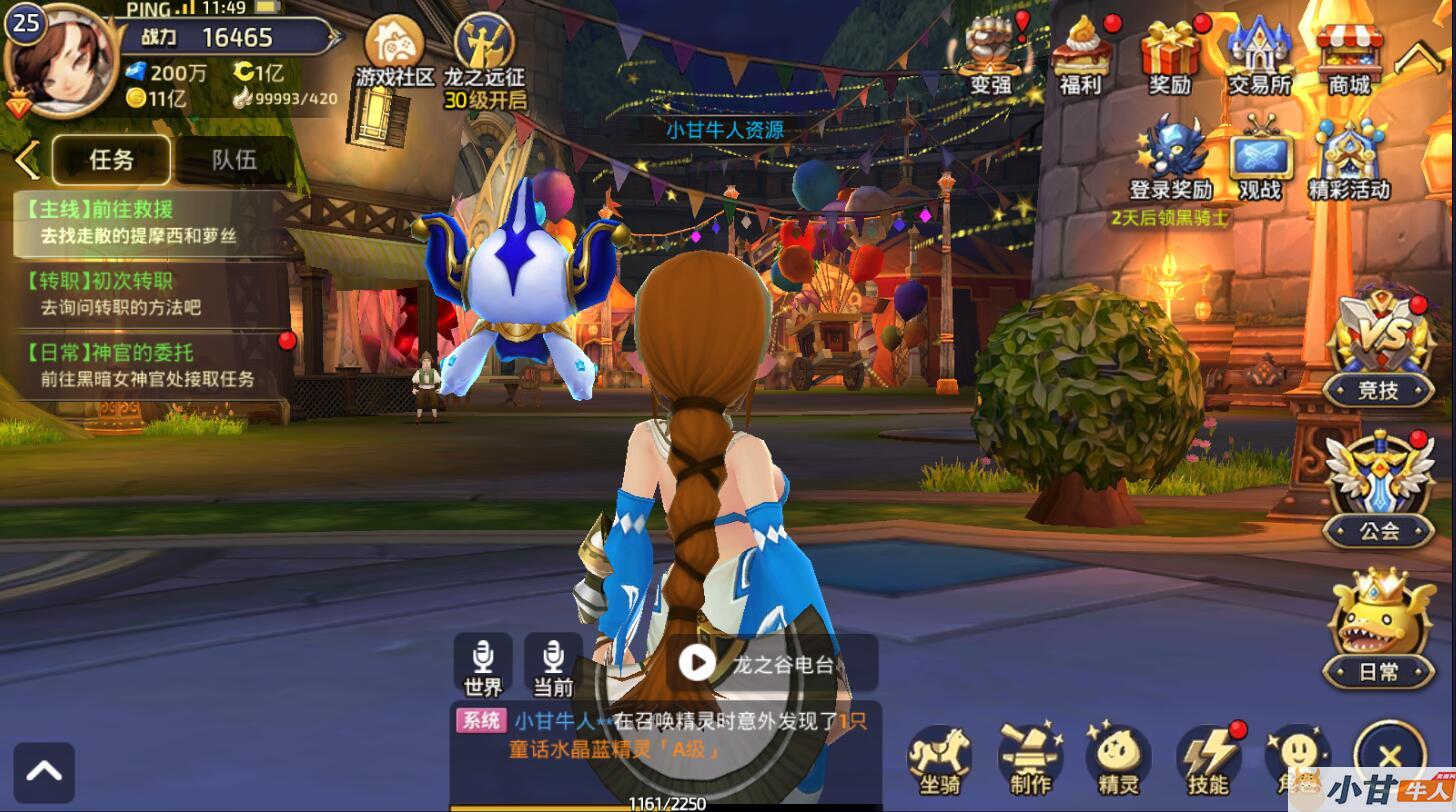Open the 商城 shop
The height and width of the screenshot is (812, 1456).
pyautogui.click(x=1349, y=55)
